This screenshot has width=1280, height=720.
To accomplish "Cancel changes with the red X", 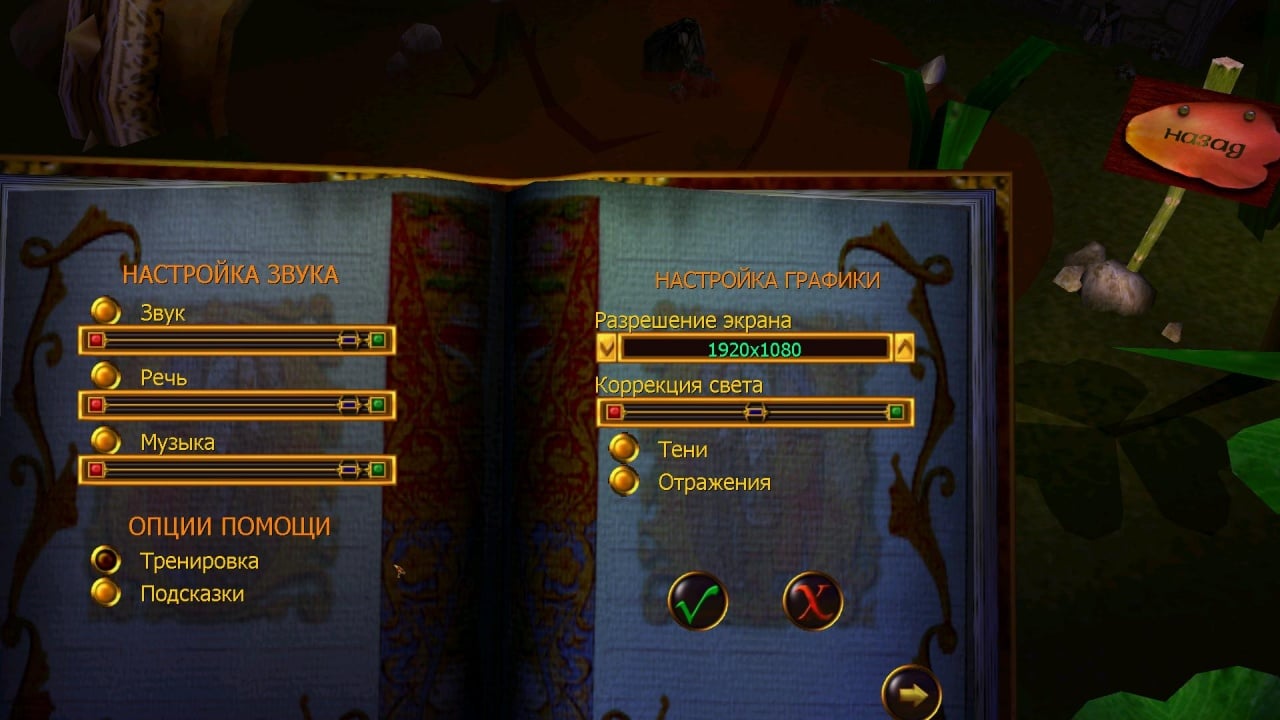I will coord(812,602).
